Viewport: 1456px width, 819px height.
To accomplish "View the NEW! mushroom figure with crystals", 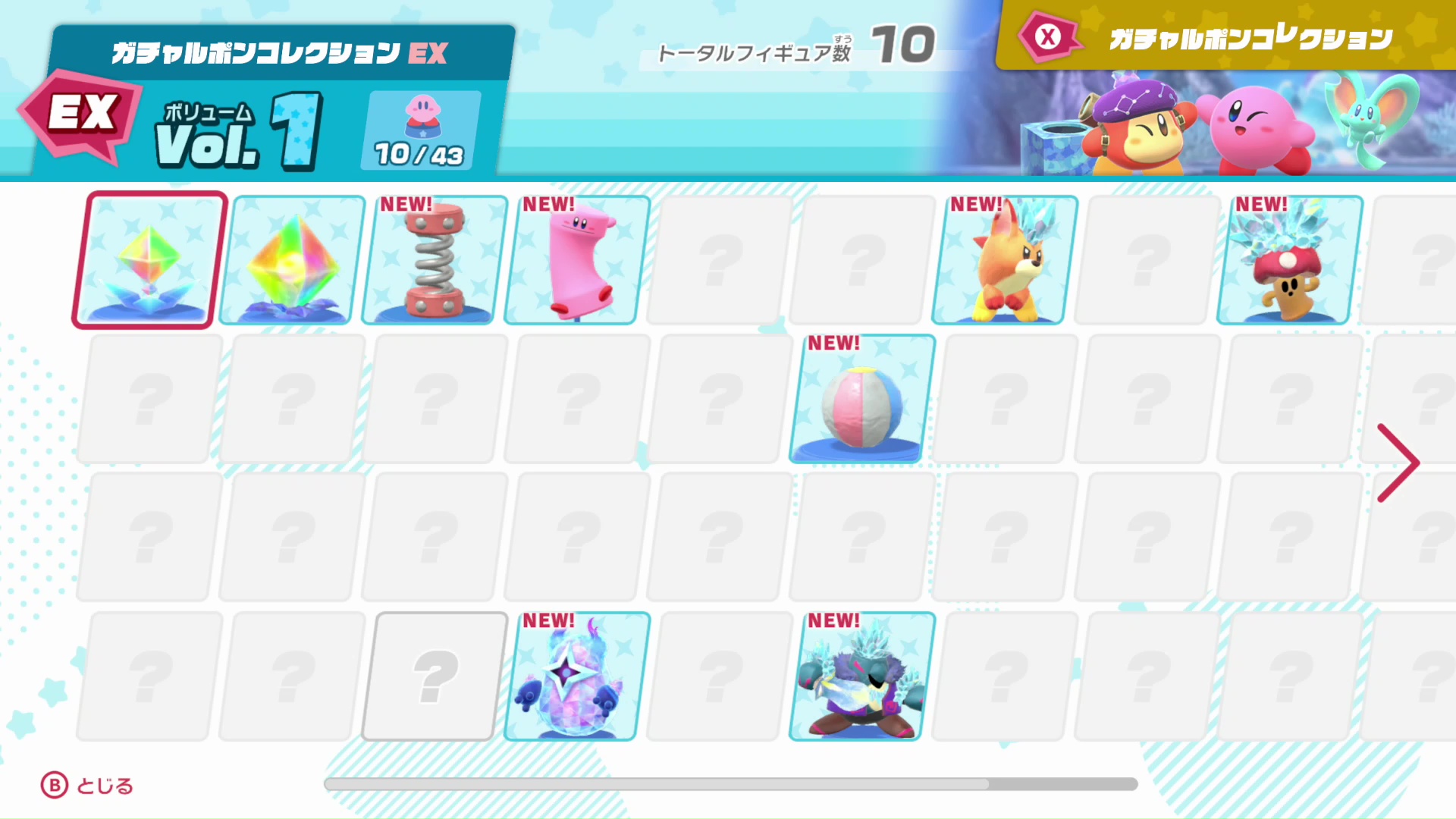I will [1284, 262].
